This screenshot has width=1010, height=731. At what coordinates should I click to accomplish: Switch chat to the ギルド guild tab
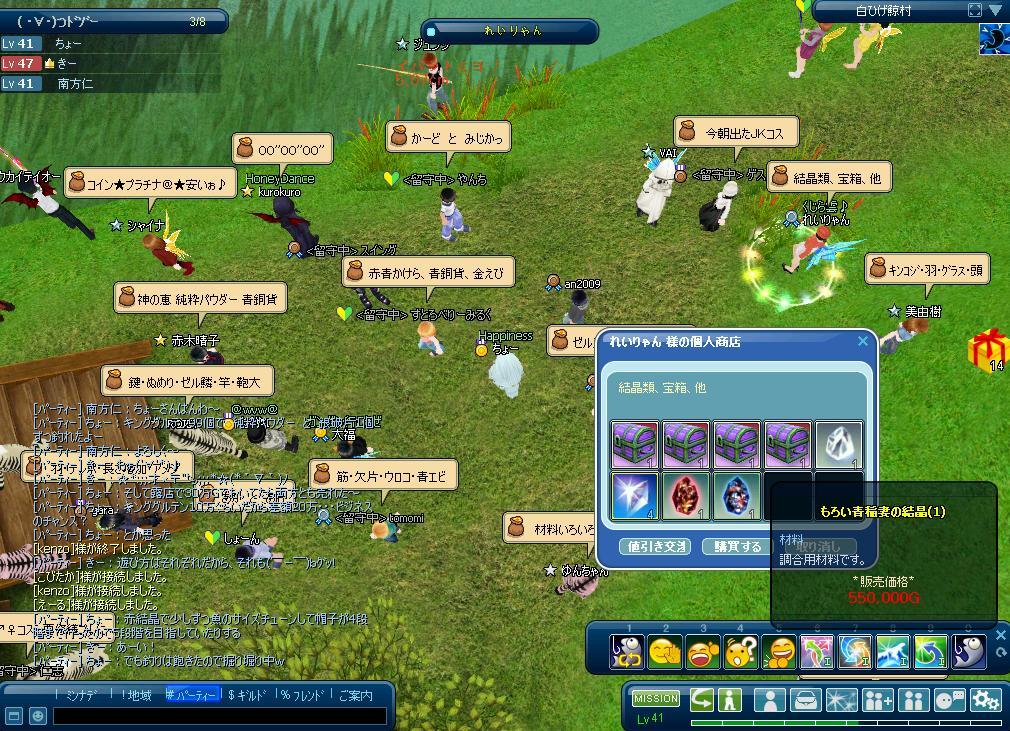pos(248,695)
